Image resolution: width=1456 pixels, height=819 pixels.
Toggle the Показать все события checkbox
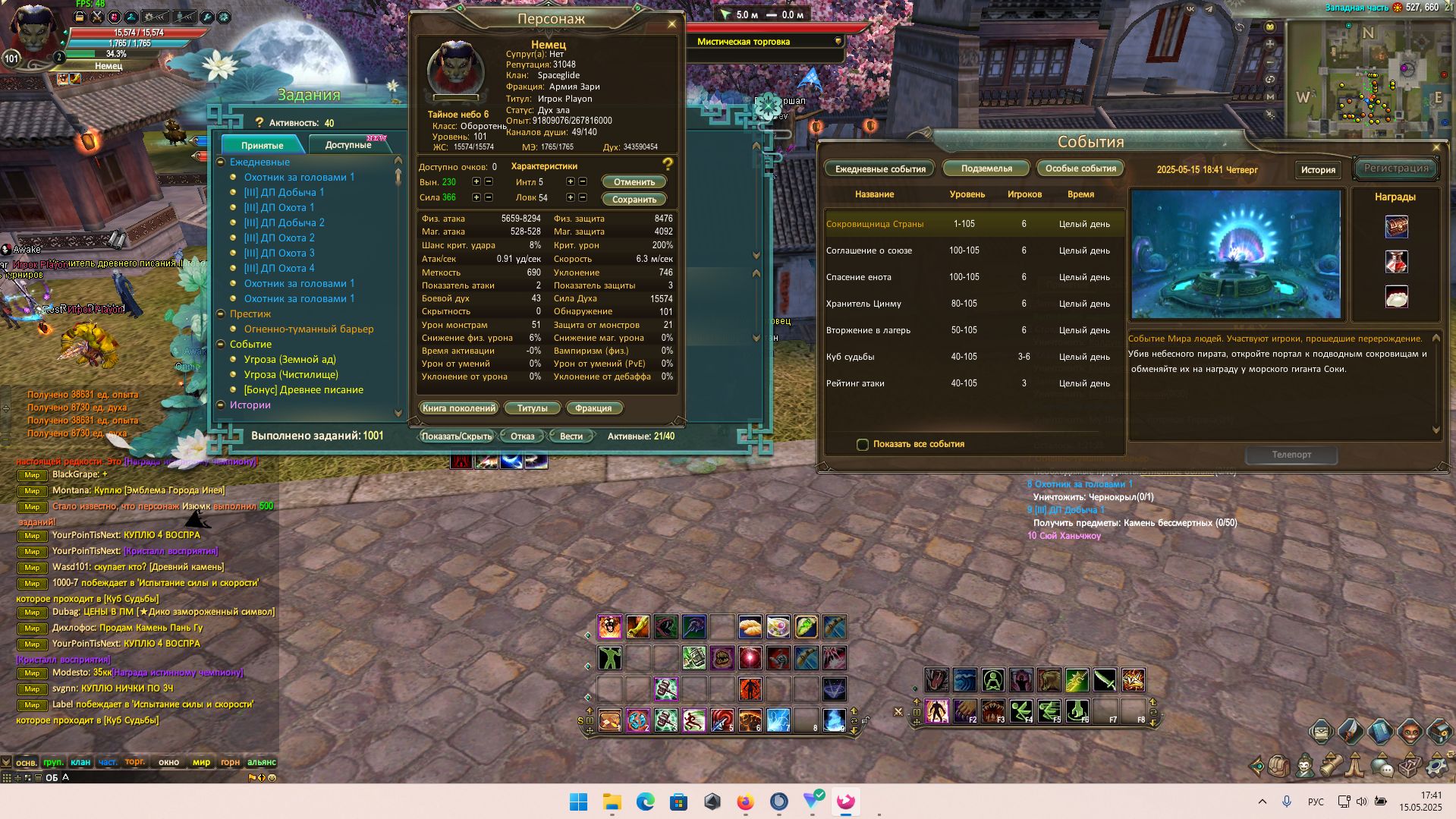[863, 445]
